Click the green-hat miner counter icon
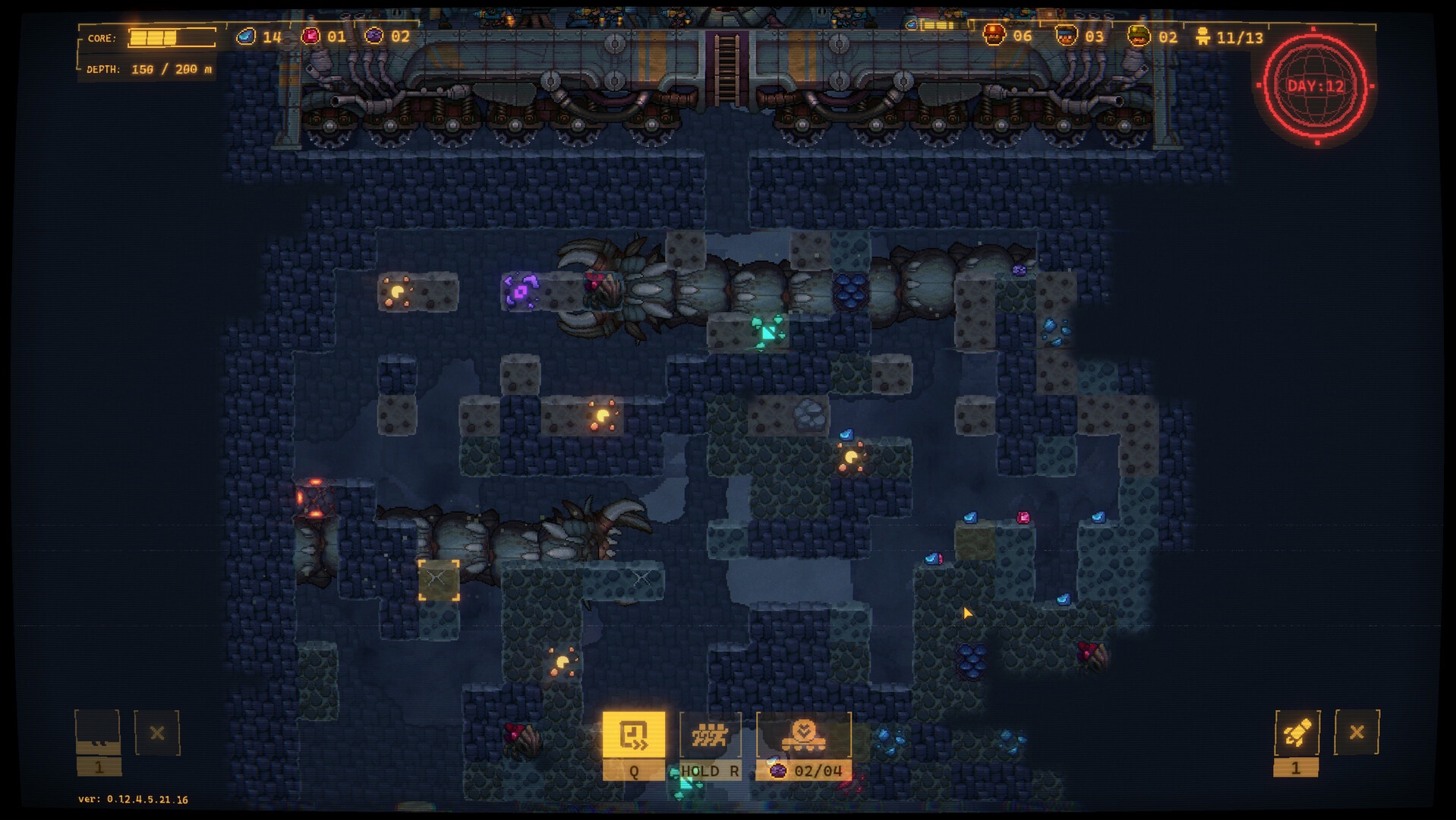 point(1138,36)
